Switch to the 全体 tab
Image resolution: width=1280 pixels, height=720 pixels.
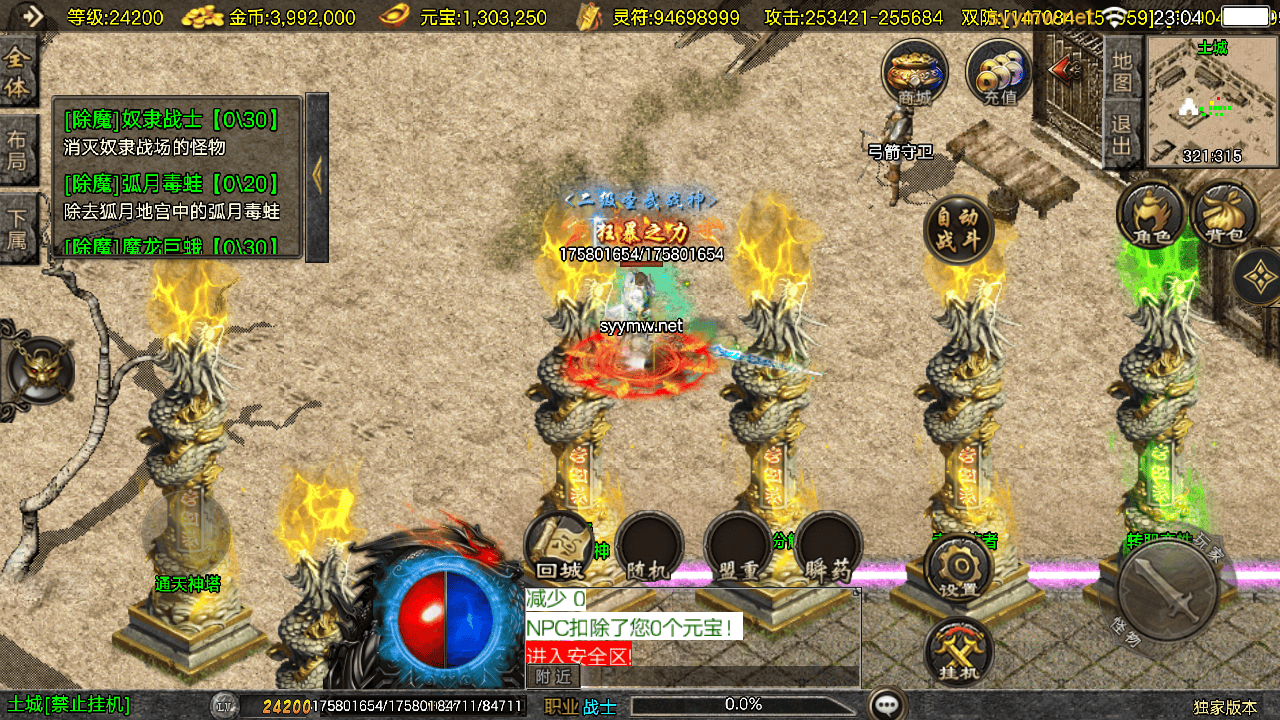pos(17,72)
